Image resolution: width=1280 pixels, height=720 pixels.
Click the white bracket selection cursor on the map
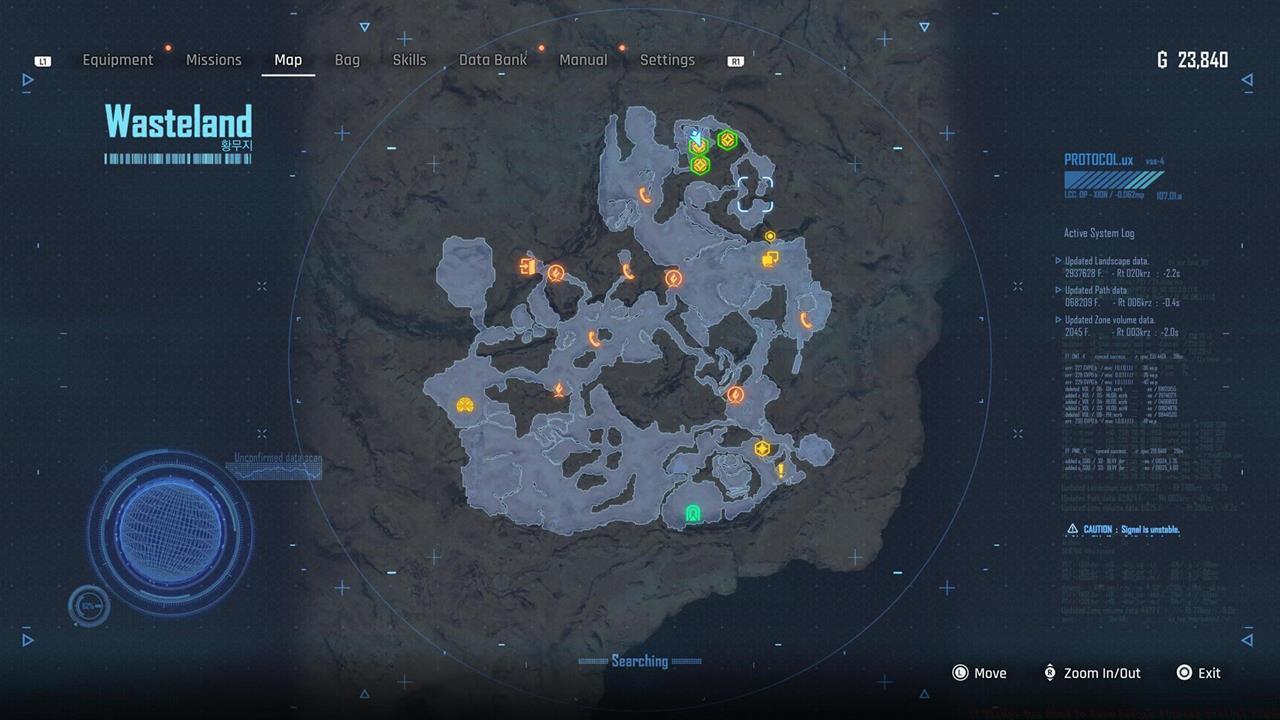[x=755, y=193]
